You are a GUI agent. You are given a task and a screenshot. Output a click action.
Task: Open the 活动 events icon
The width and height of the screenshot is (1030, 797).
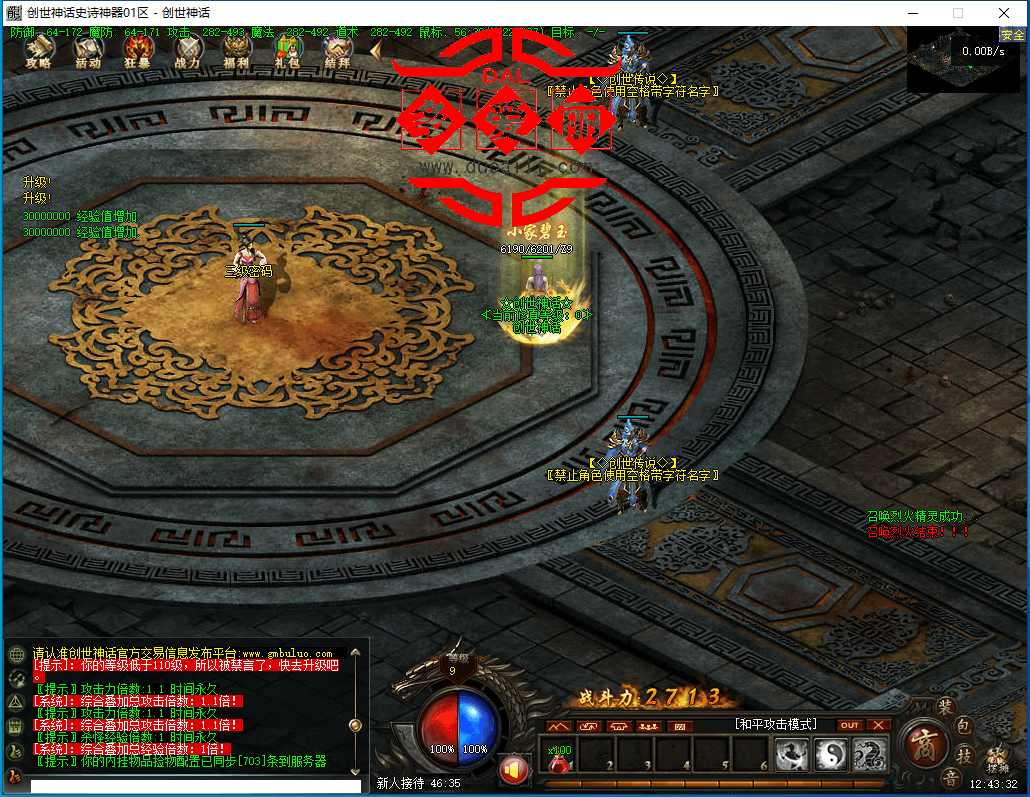(88, 51)
